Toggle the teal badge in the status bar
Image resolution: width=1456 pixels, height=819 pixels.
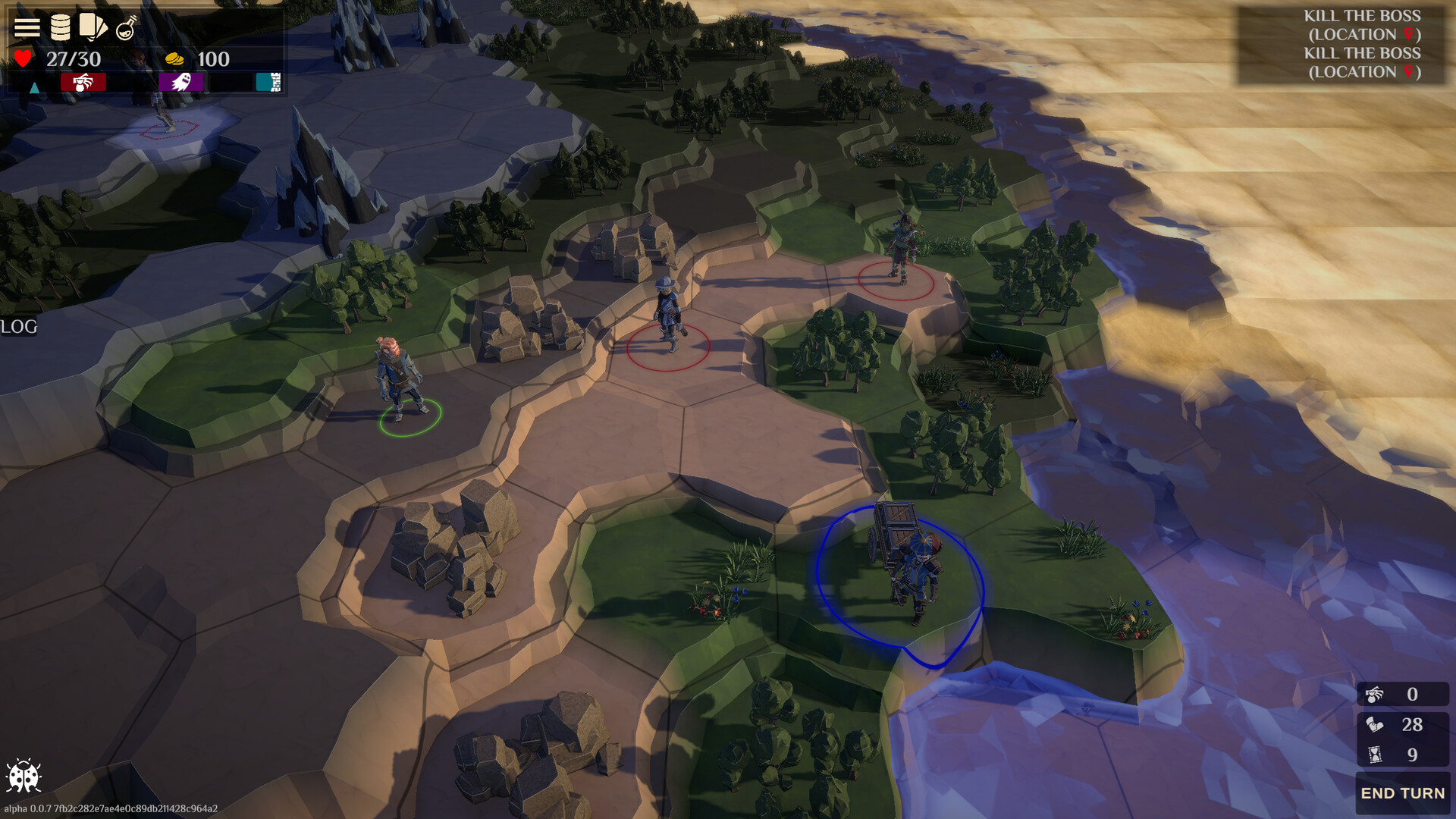pos(267,82)
